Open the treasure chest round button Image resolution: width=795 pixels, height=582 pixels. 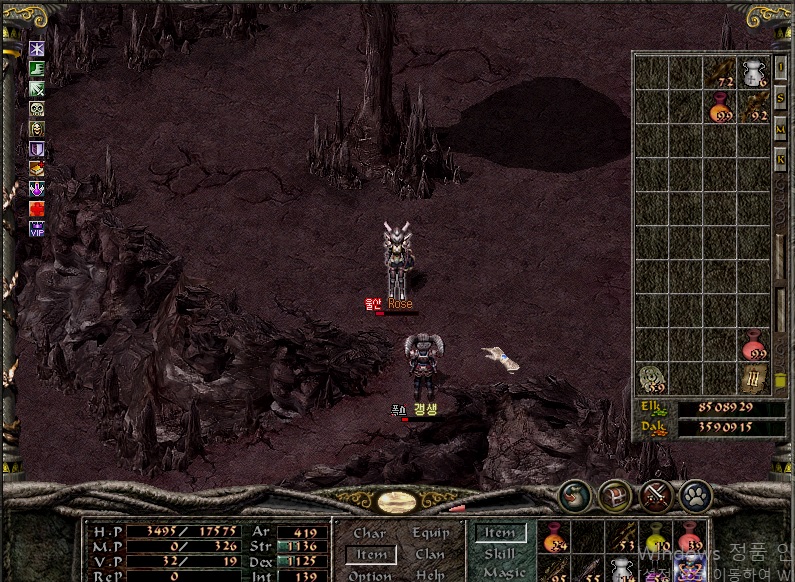(614, 494)
